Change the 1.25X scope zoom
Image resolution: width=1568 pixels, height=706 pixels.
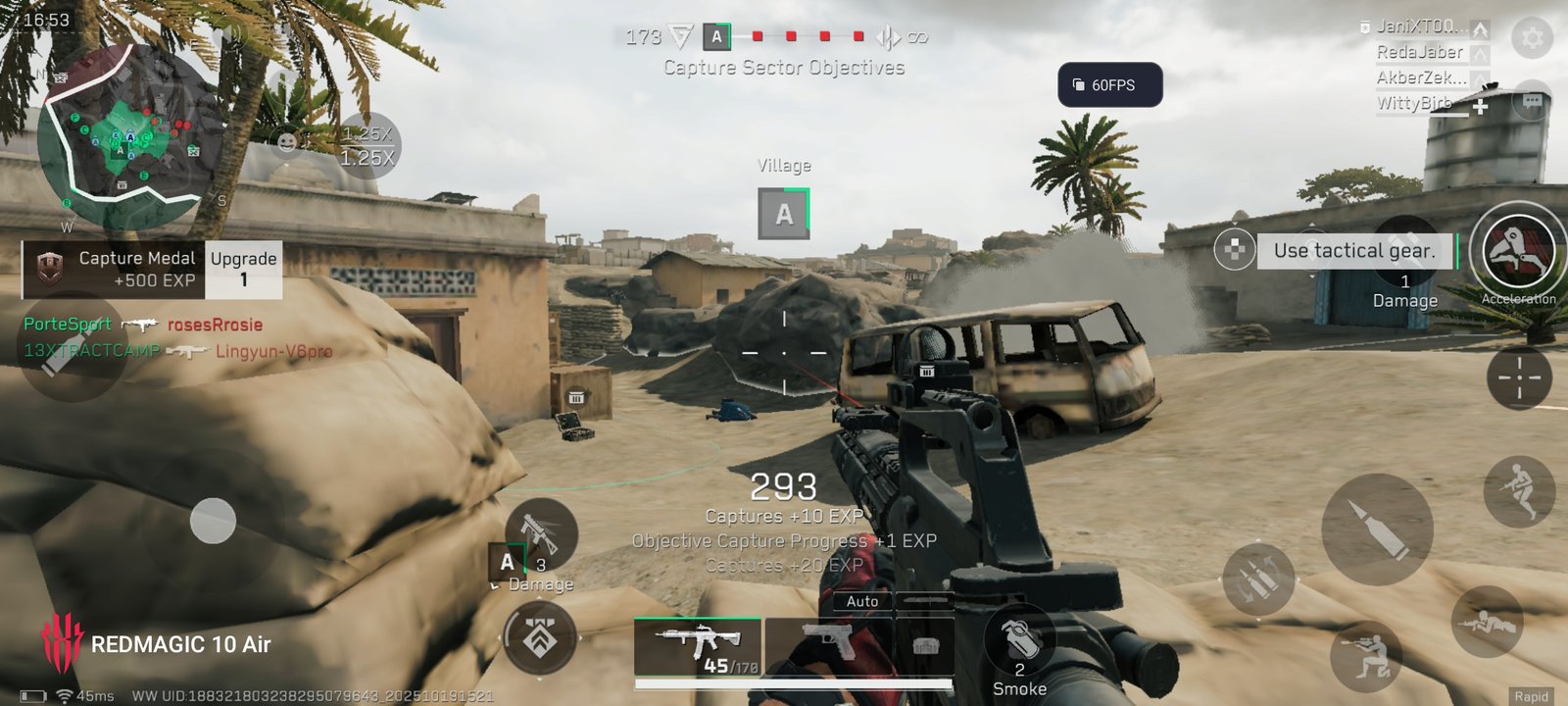(x=367, y=146)
